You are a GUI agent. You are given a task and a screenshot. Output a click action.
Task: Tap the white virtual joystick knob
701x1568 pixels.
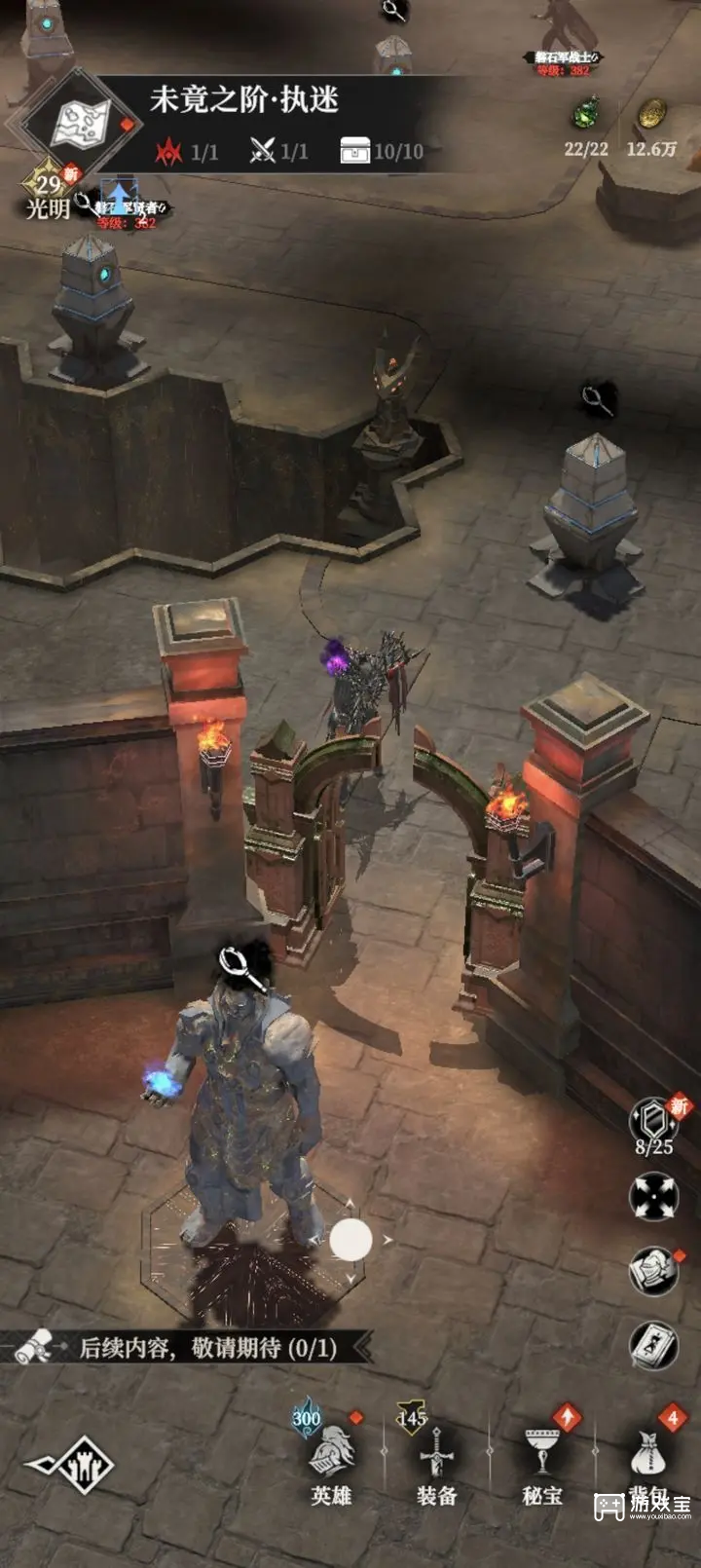pyautogui.click(x=350, y=1240)
